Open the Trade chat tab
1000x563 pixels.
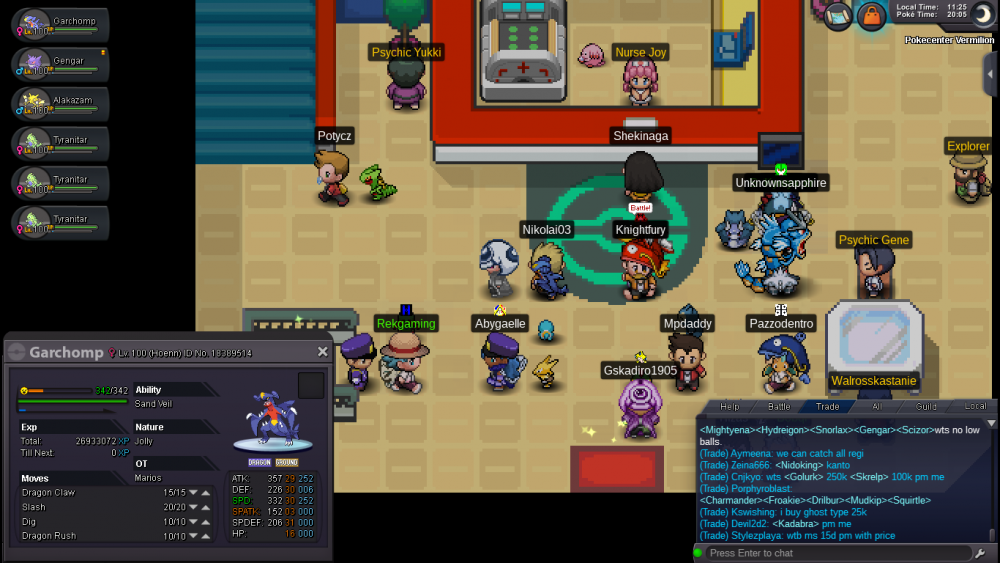click(x=828, y=406)
